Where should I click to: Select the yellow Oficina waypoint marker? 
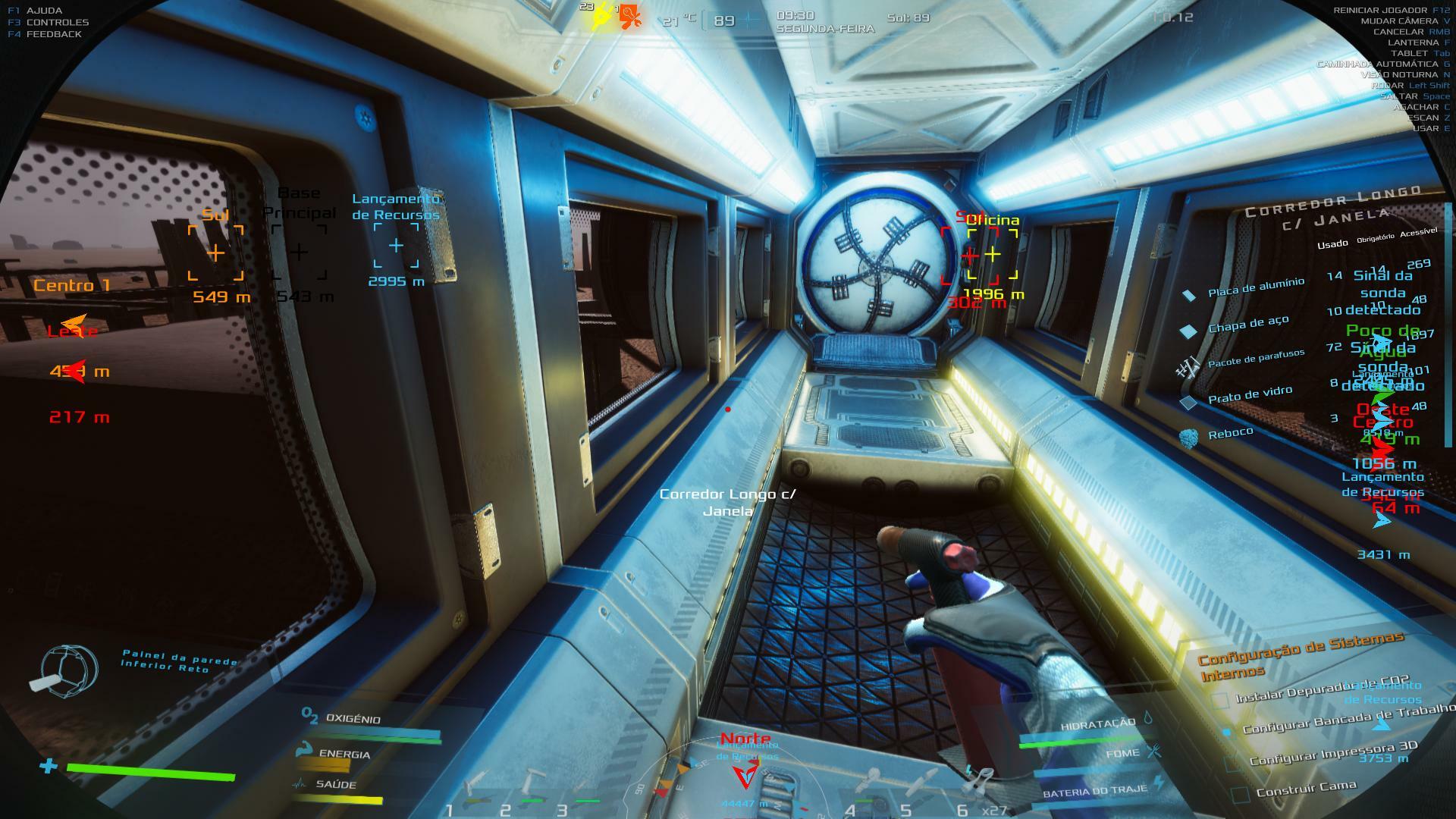tap(993, 255)
